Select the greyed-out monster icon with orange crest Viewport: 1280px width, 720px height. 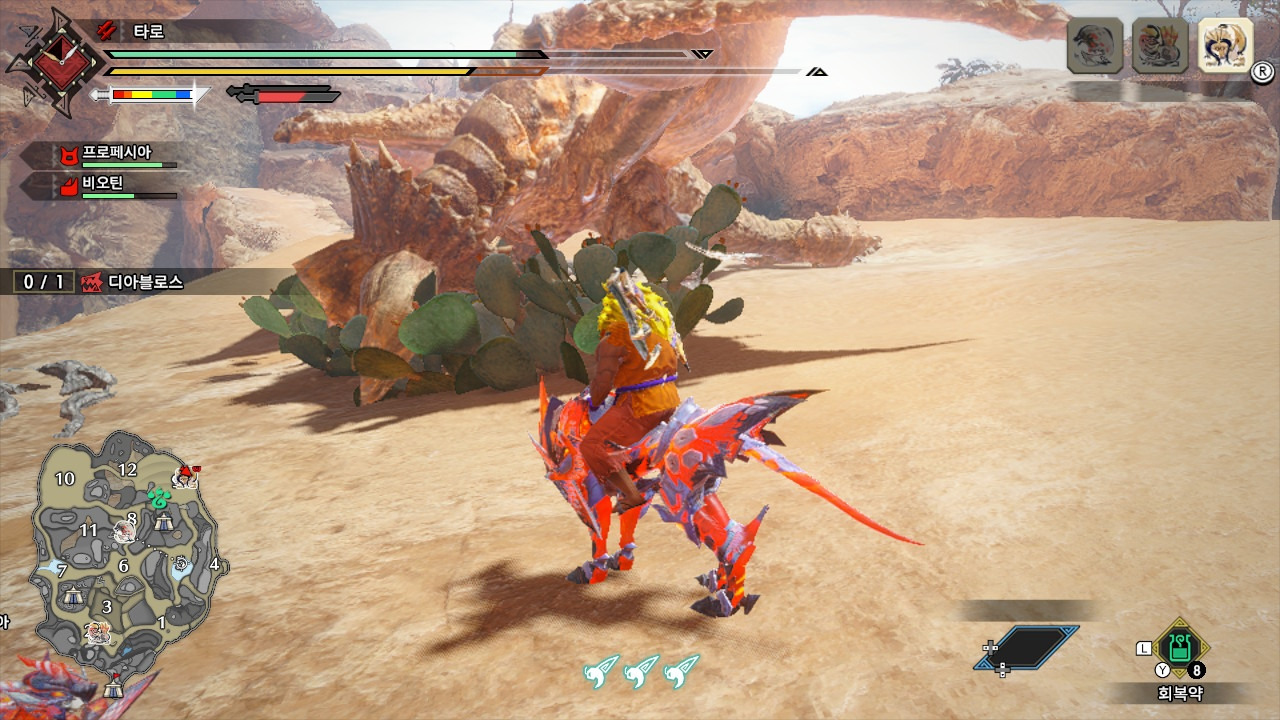pyautogui.click(x=1160, y=46)
